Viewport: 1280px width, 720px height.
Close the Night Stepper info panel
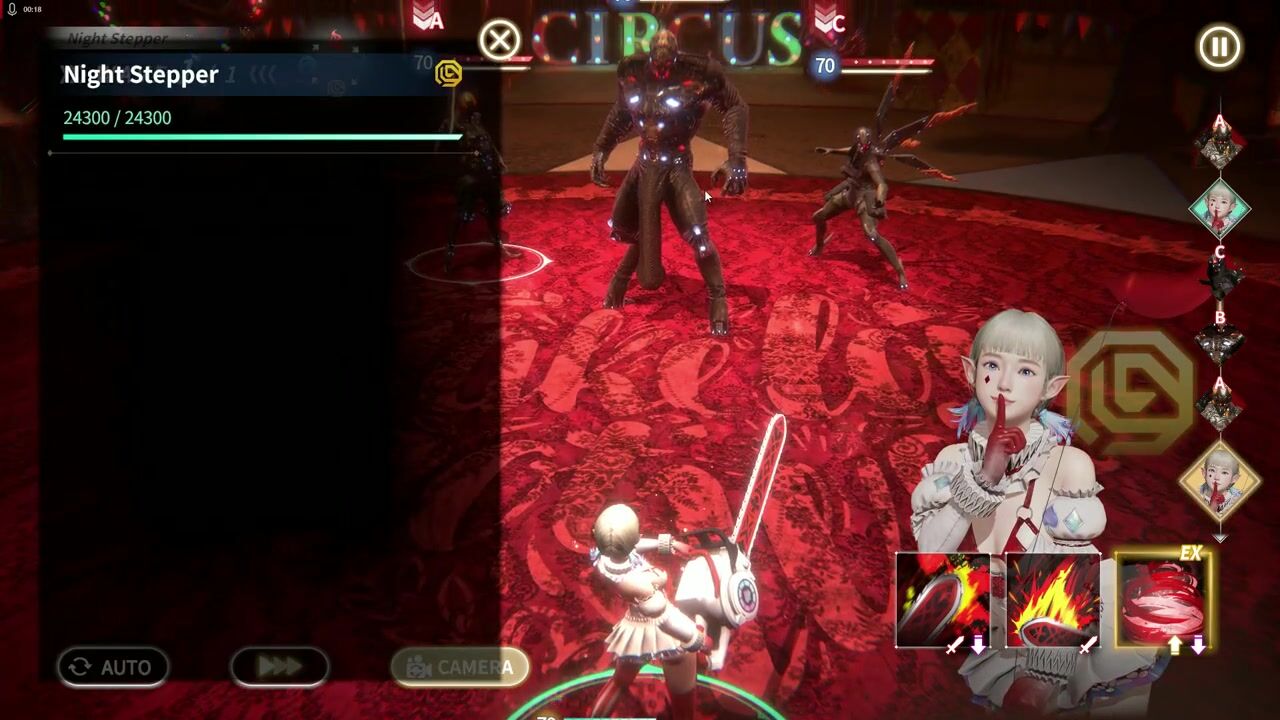(499, 41)
